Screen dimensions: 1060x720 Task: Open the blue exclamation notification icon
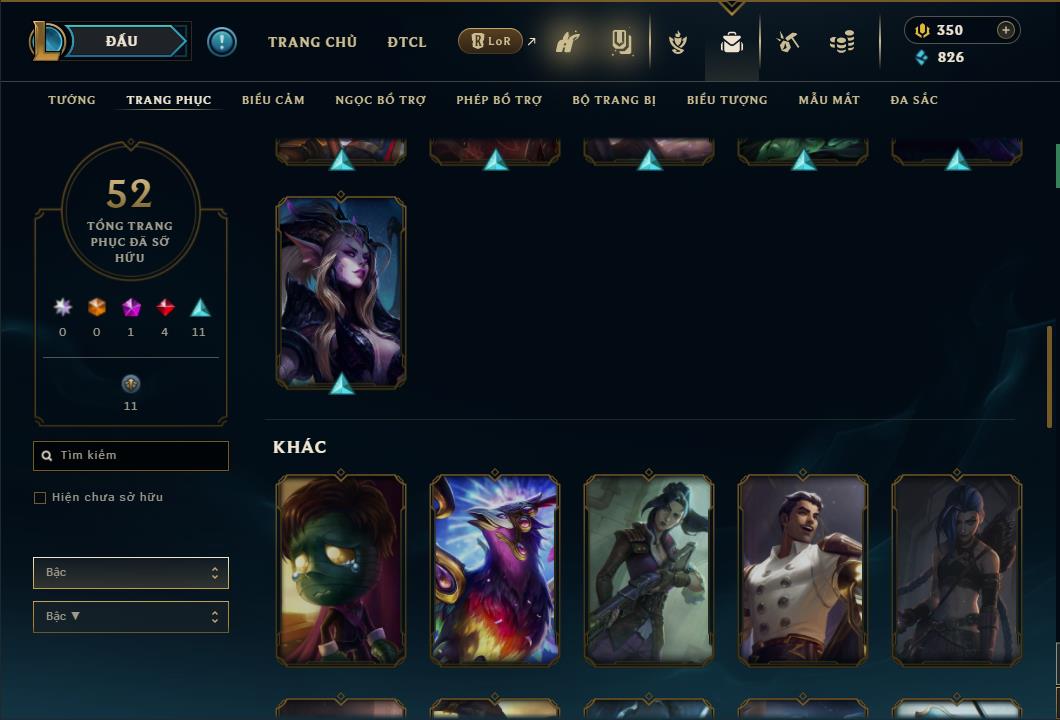click(222, 41)
